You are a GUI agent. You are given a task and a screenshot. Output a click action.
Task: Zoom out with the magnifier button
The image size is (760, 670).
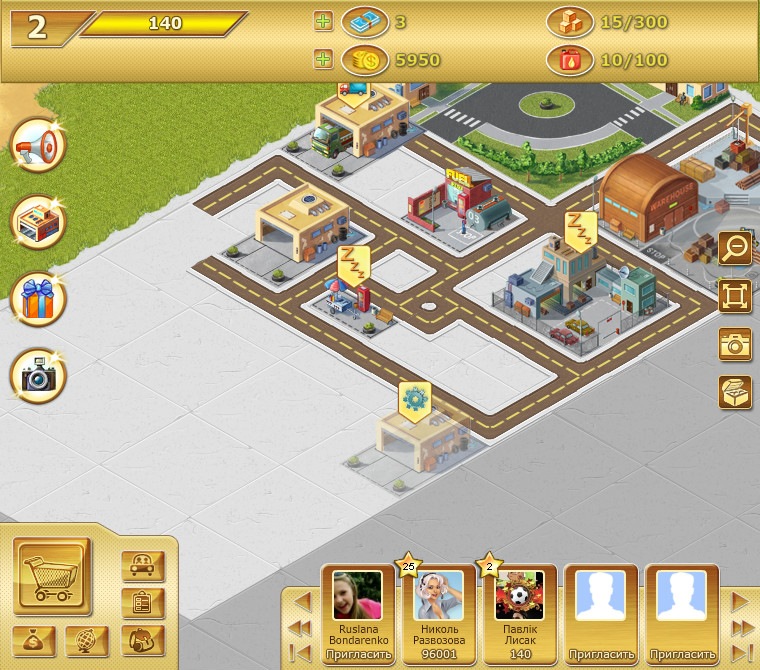pyautogui.click(x=735, y=248)
